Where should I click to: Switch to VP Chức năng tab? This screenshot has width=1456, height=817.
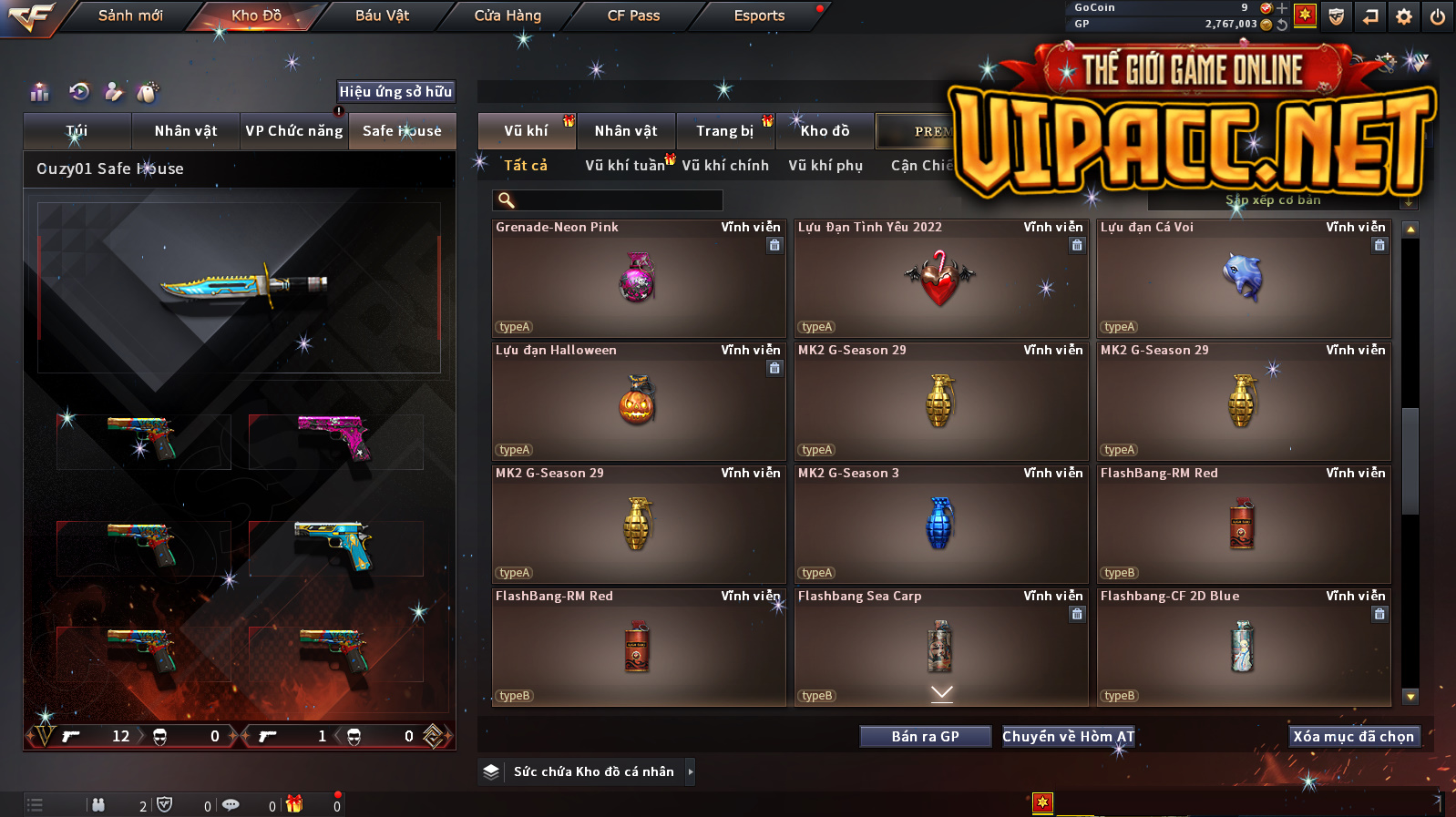point(293,131)
